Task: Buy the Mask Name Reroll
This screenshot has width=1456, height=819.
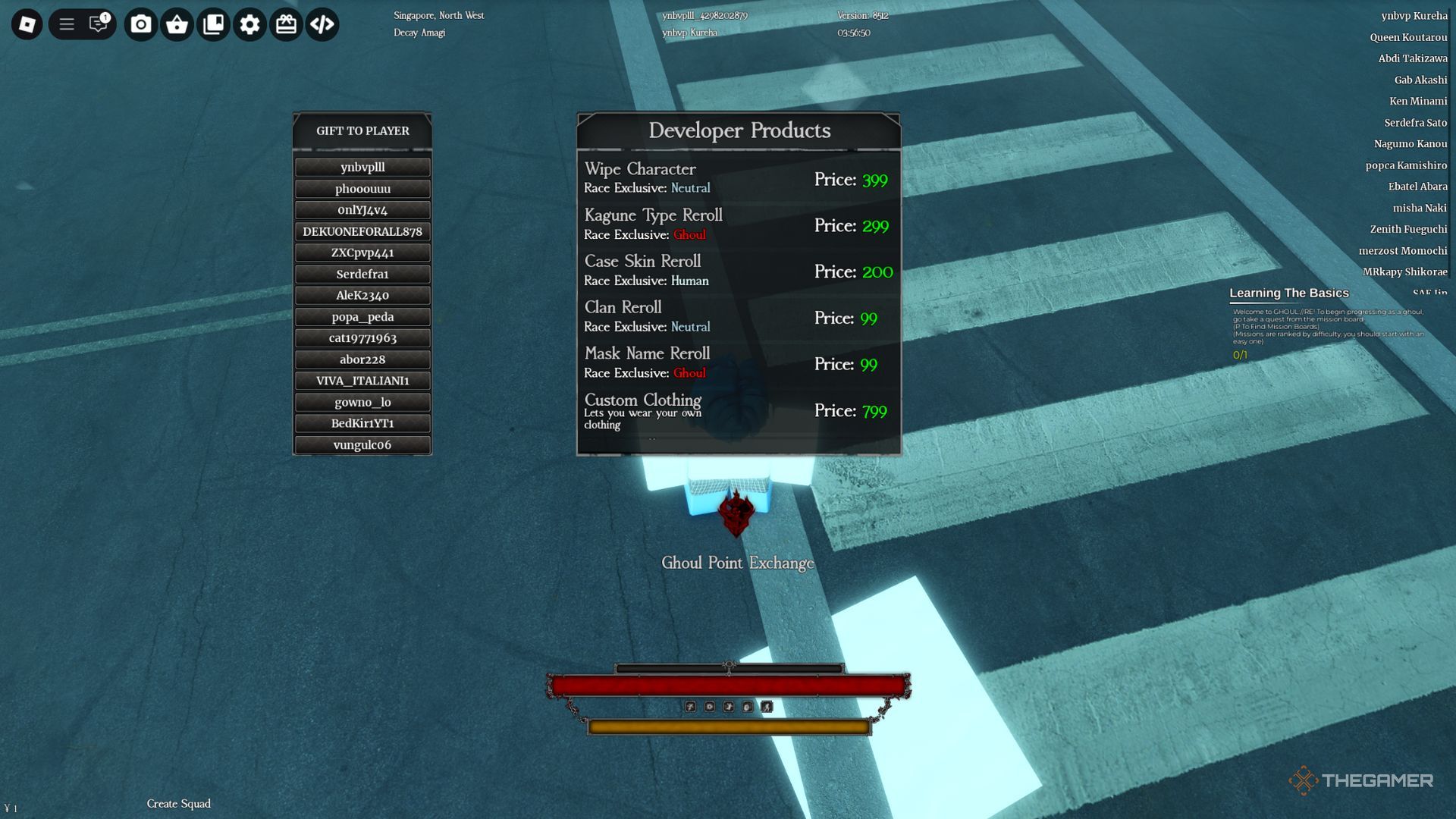Action: (738, 363)
